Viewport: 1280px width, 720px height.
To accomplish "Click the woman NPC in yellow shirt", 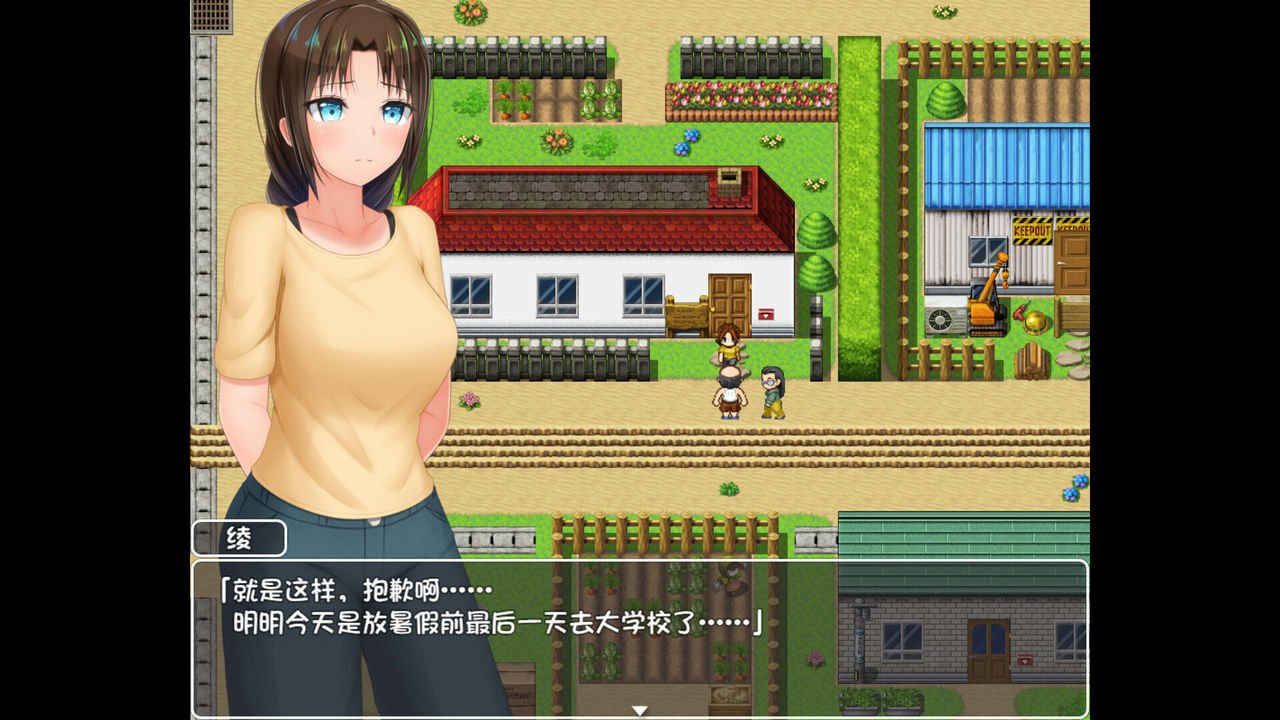I will pos(728,347).
